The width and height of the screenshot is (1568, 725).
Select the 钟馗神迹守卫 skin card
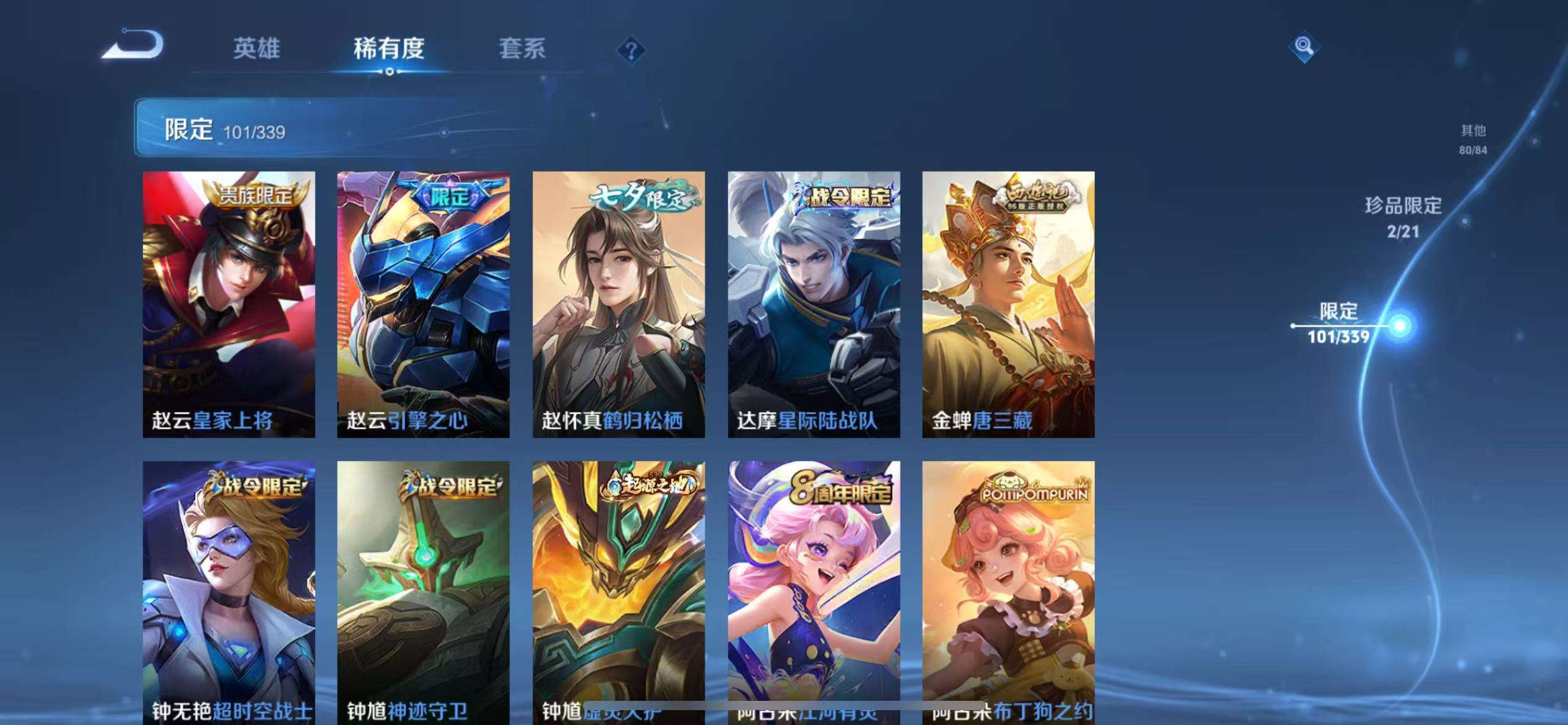tap(424, 589)
